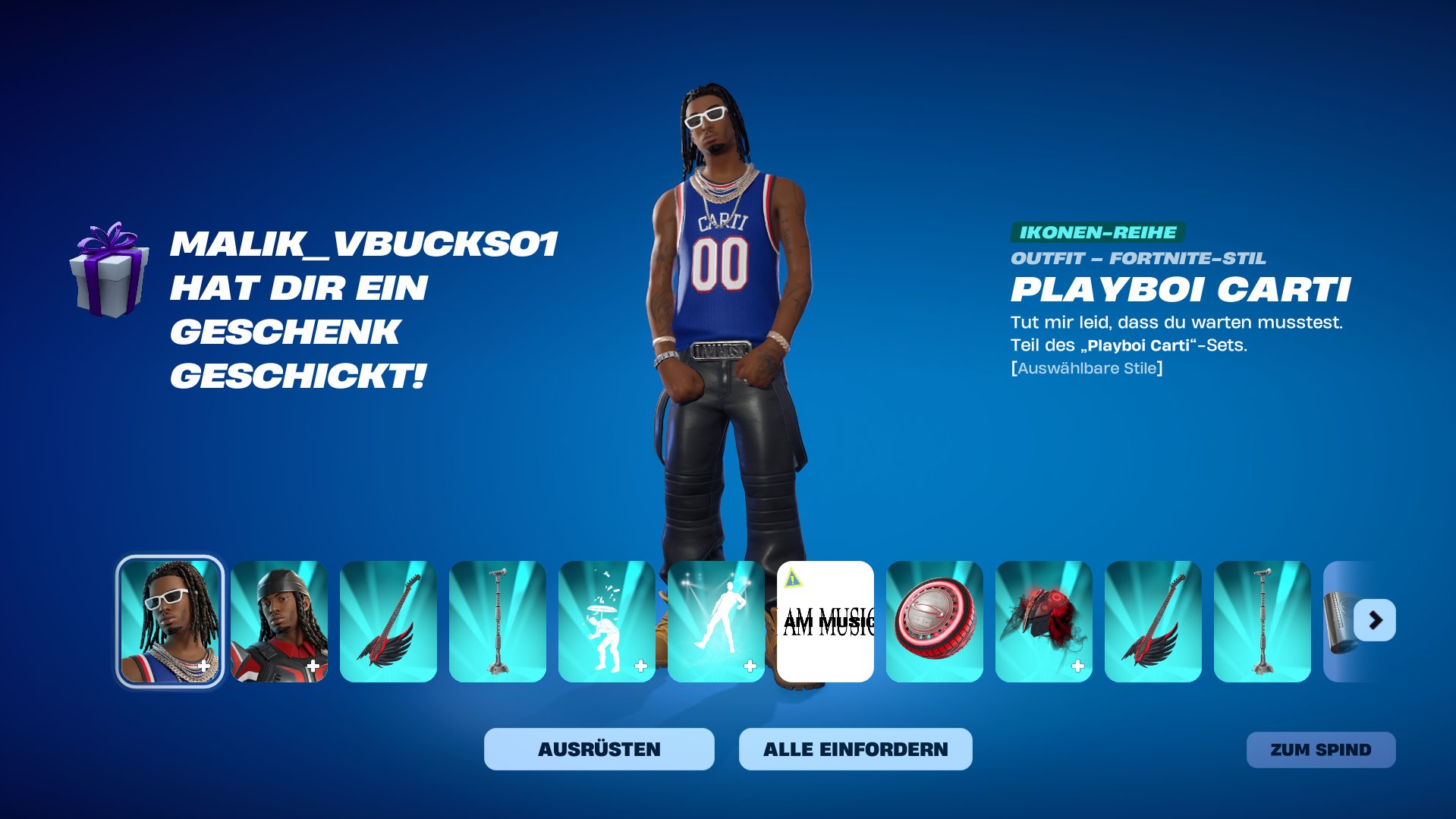The height and width of the screenshot is (819, 1456).
Task: Open the locker via ZUM SPIND
Action: pyautogui.click(x=1320, y=750)
